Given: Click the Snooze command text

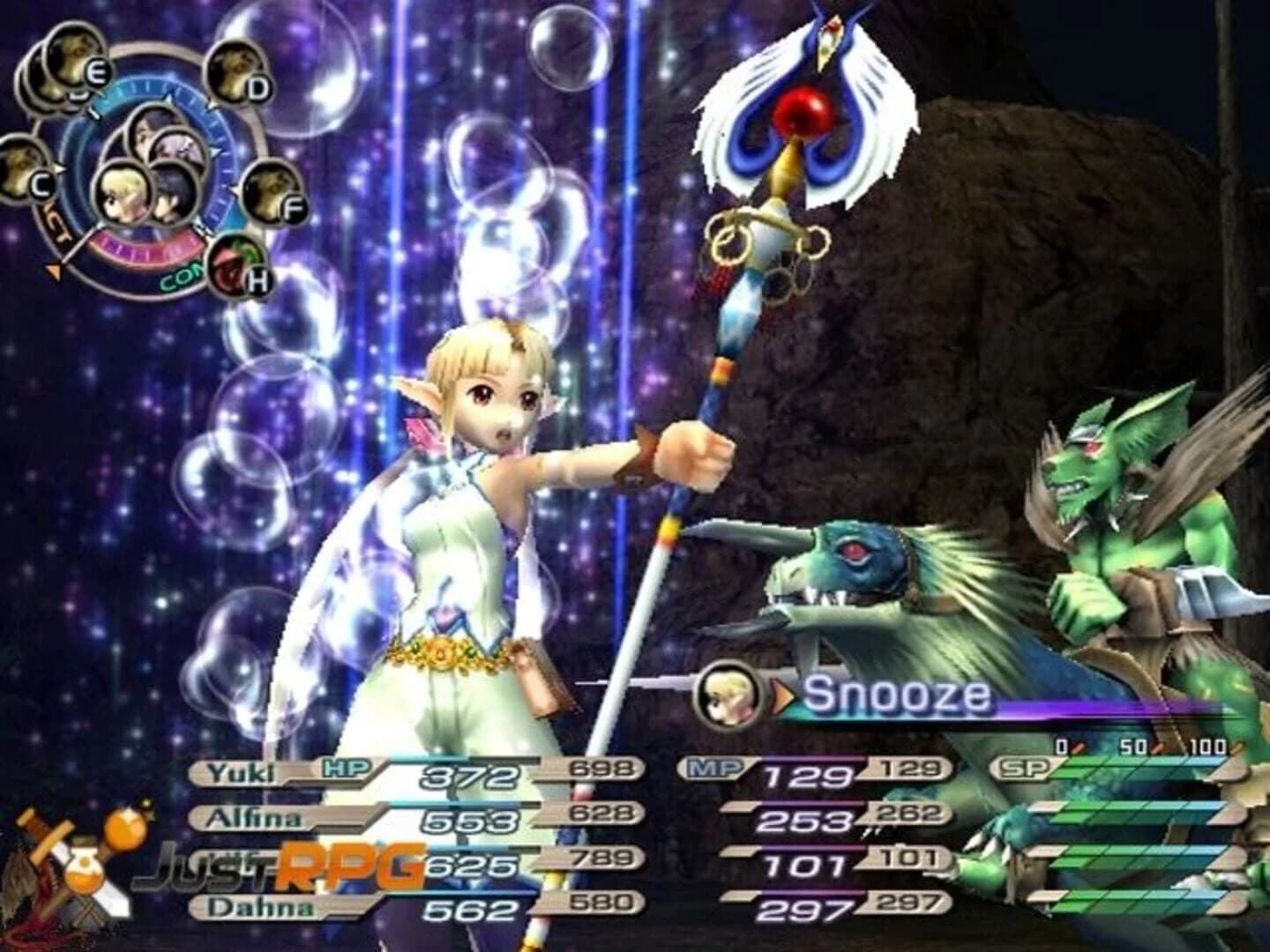Looking at the screenshot, I should pyautogui.click(x=895, y=696).
